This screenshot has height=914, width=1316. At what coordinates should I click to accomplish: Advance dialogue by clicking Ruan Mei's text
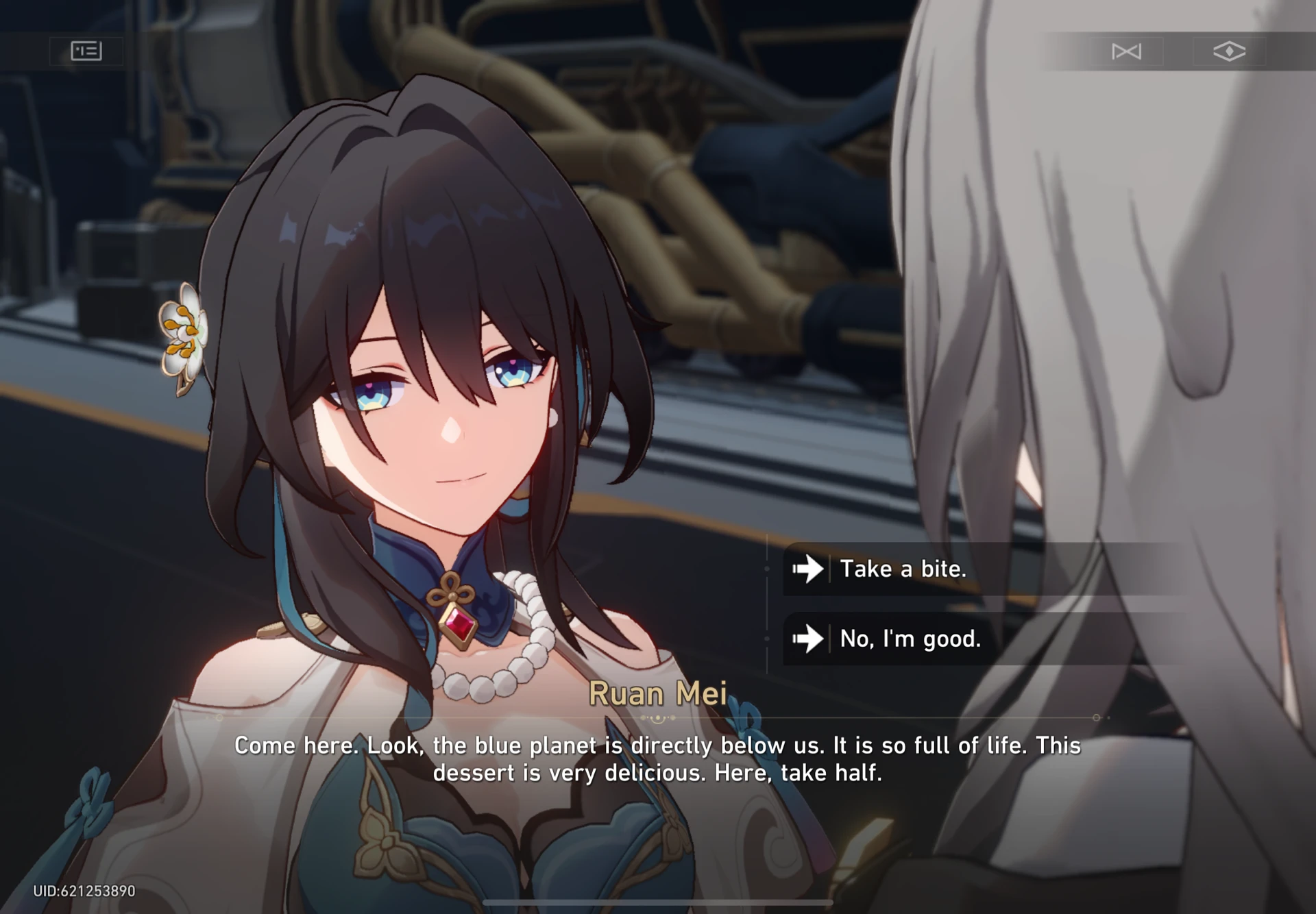[657, 758]
